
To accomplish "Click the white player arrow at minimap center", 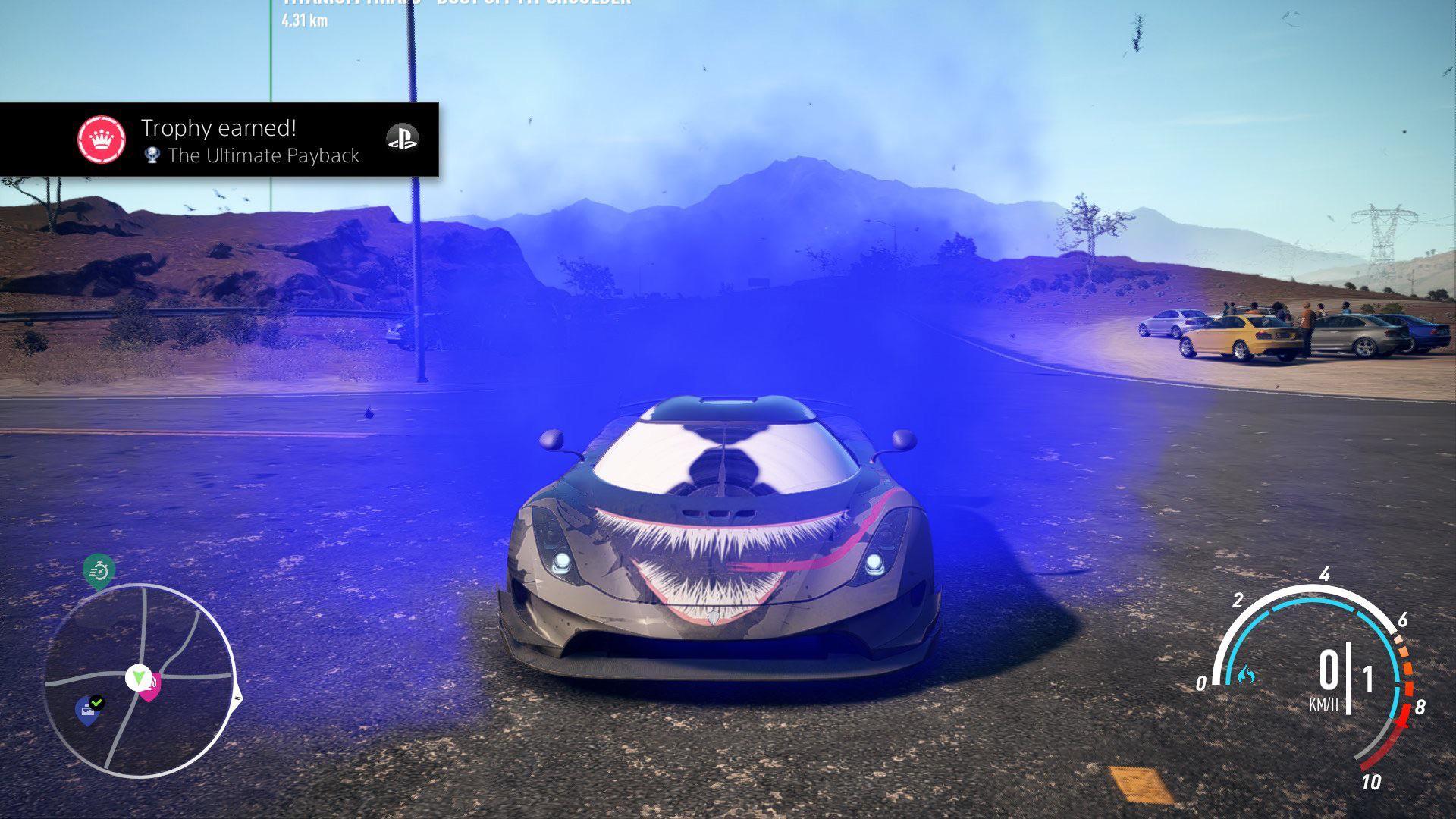I will 139,677.
